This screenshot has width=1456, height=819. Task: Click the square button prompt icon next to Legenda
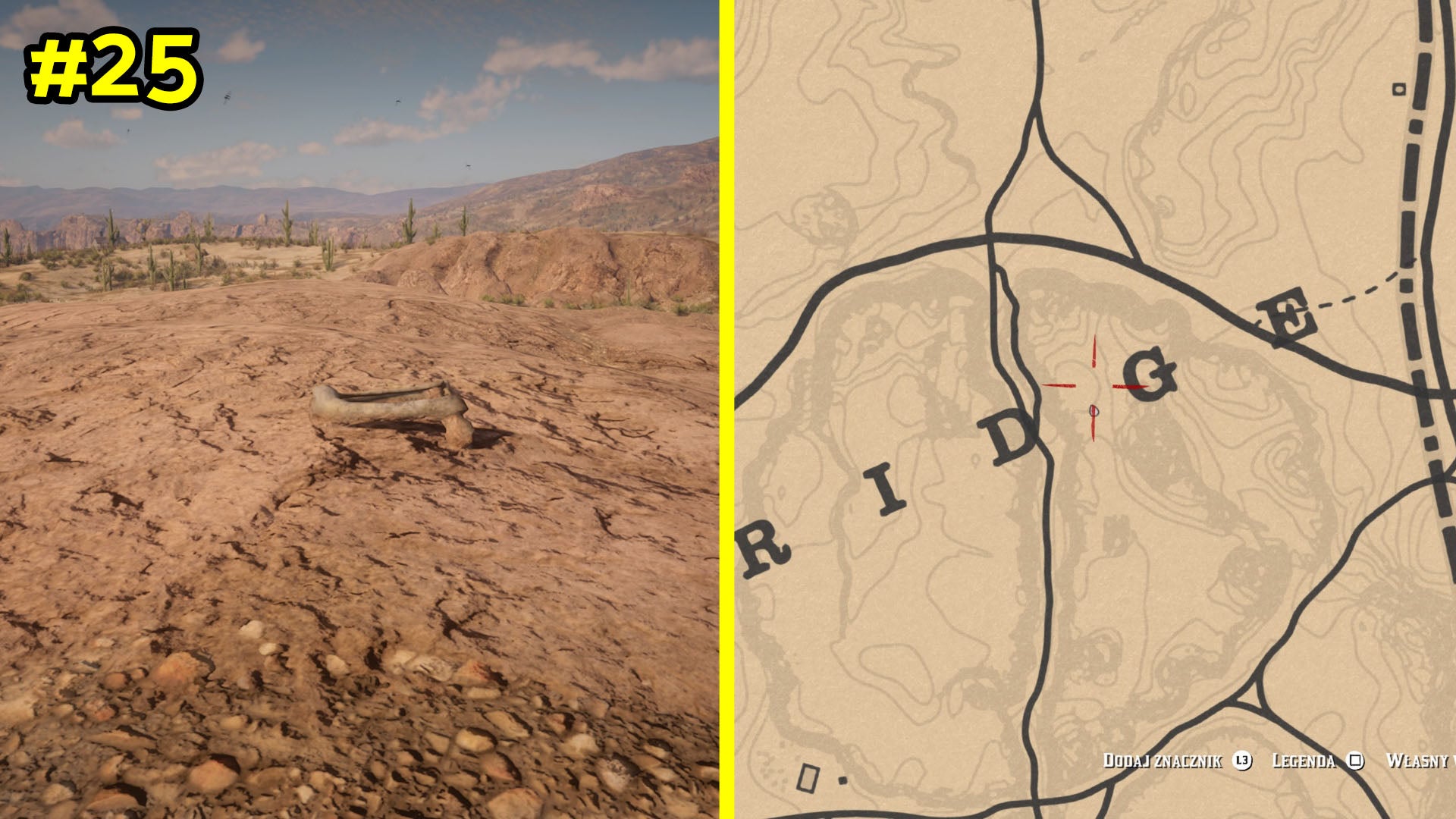click(x=1357, y=761)
